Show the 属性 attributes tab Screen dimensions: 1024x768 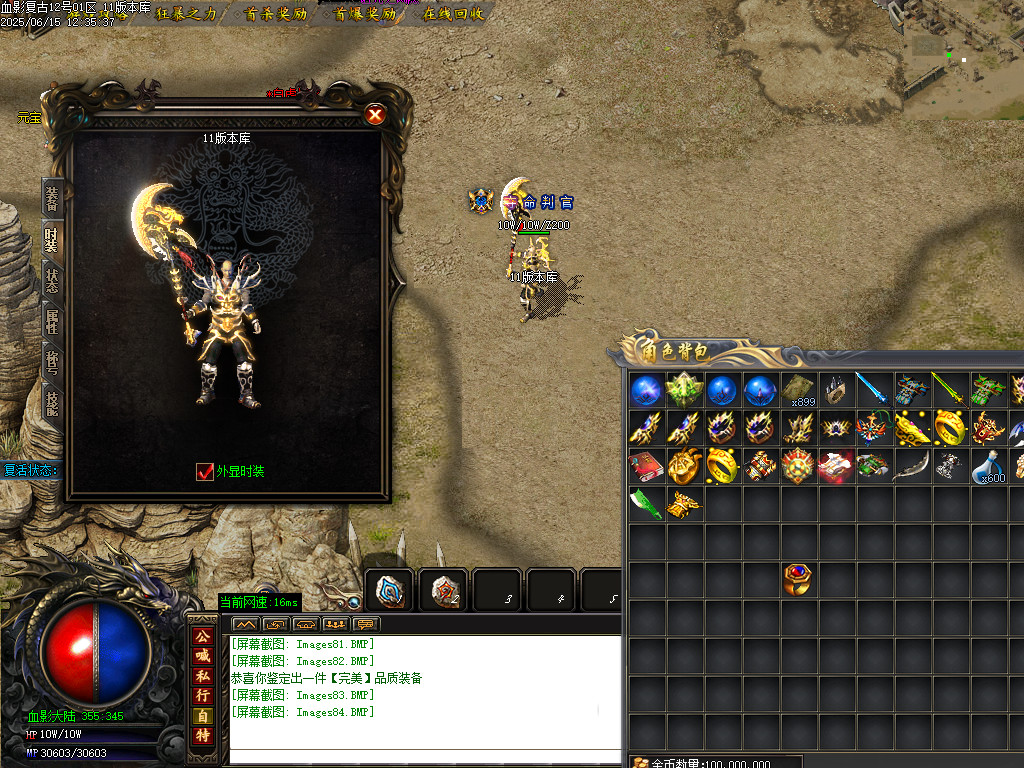(51, 321)
